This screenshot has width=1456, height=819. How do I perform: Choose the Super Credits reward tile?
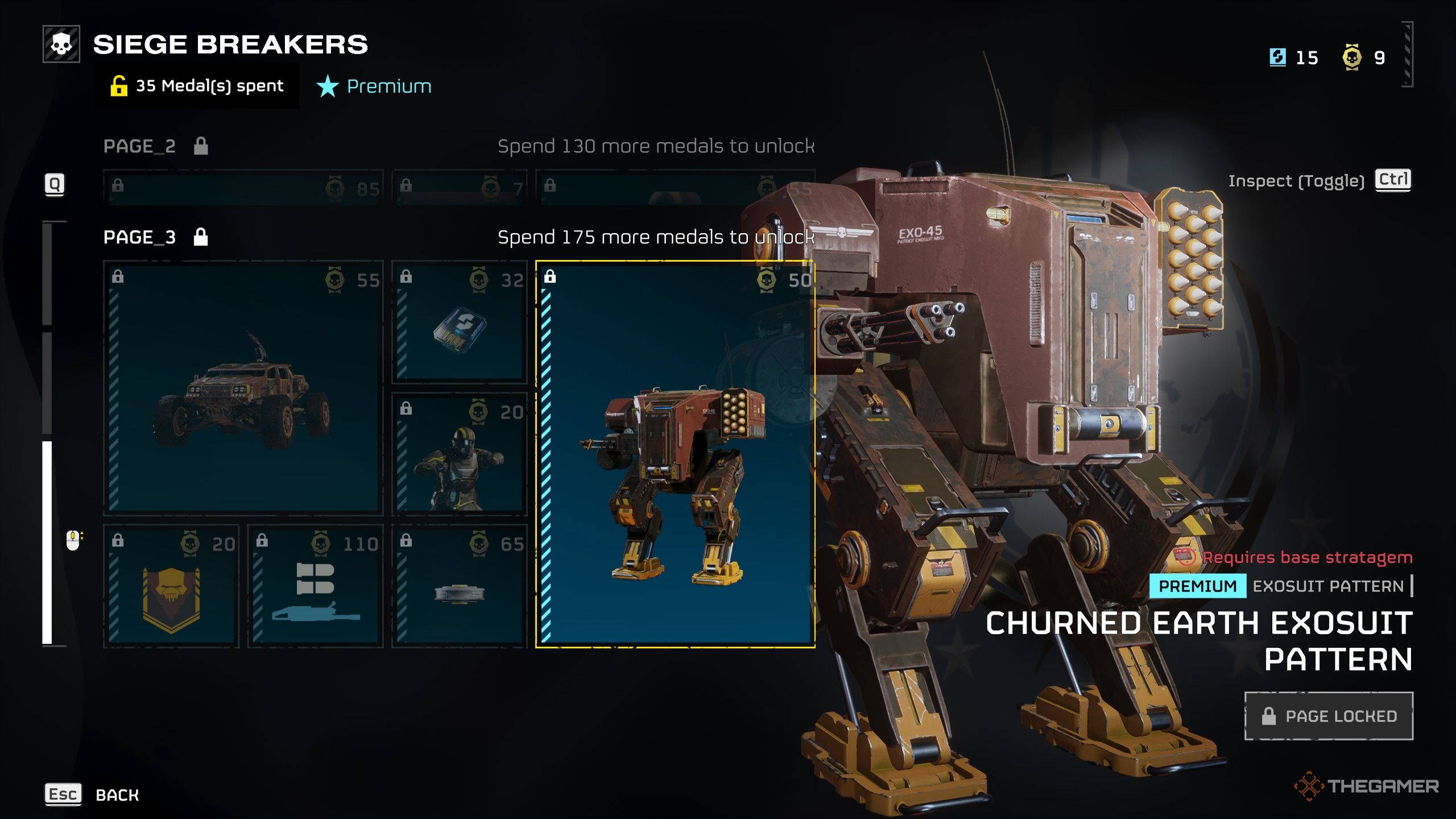(x=460, y=322)
